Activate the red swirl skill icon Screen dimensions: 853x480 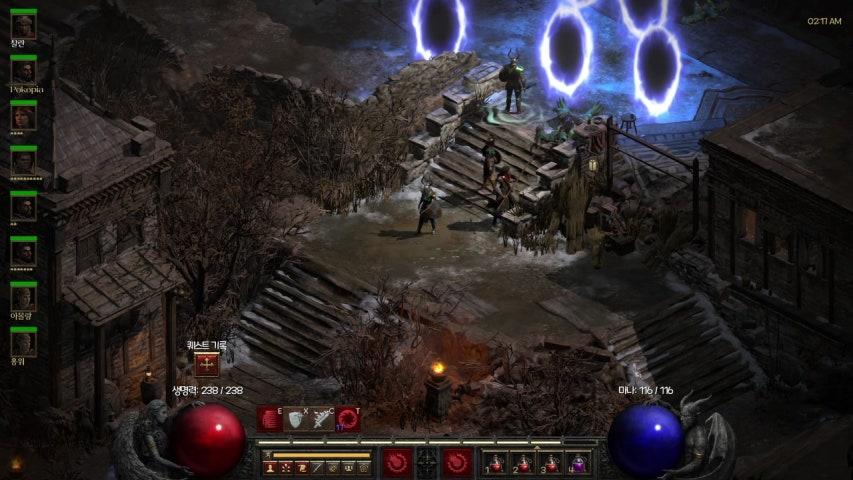click(x=348, y=419)
